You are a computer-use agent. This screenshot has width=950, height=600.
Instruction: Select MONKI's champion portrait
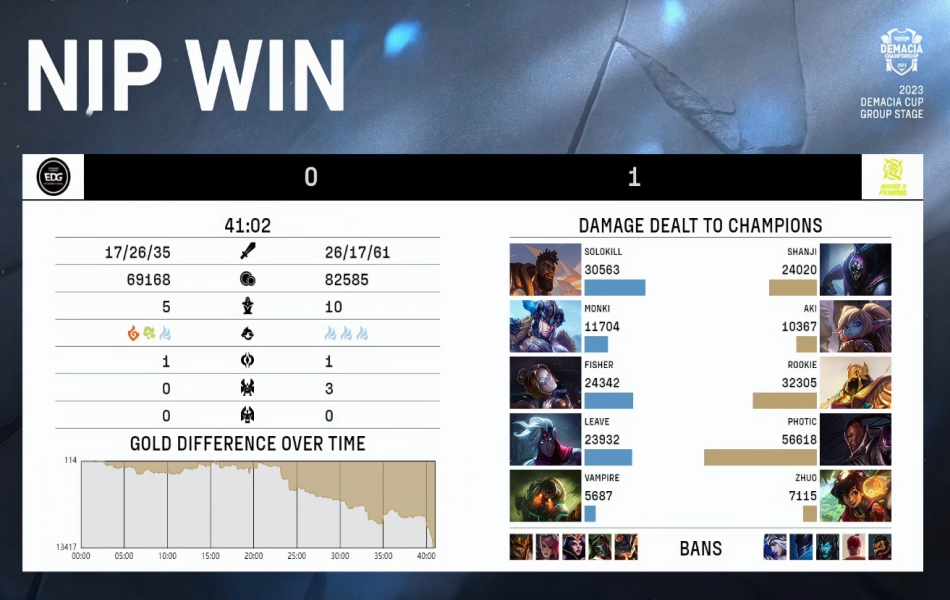point(545,326)
